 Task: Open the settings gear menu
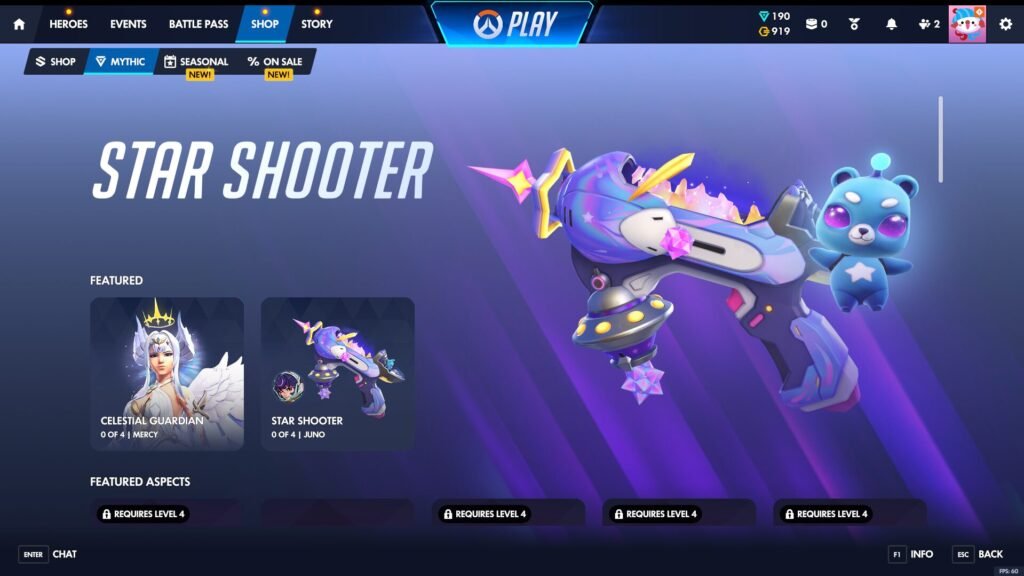tap(1005, 24)
